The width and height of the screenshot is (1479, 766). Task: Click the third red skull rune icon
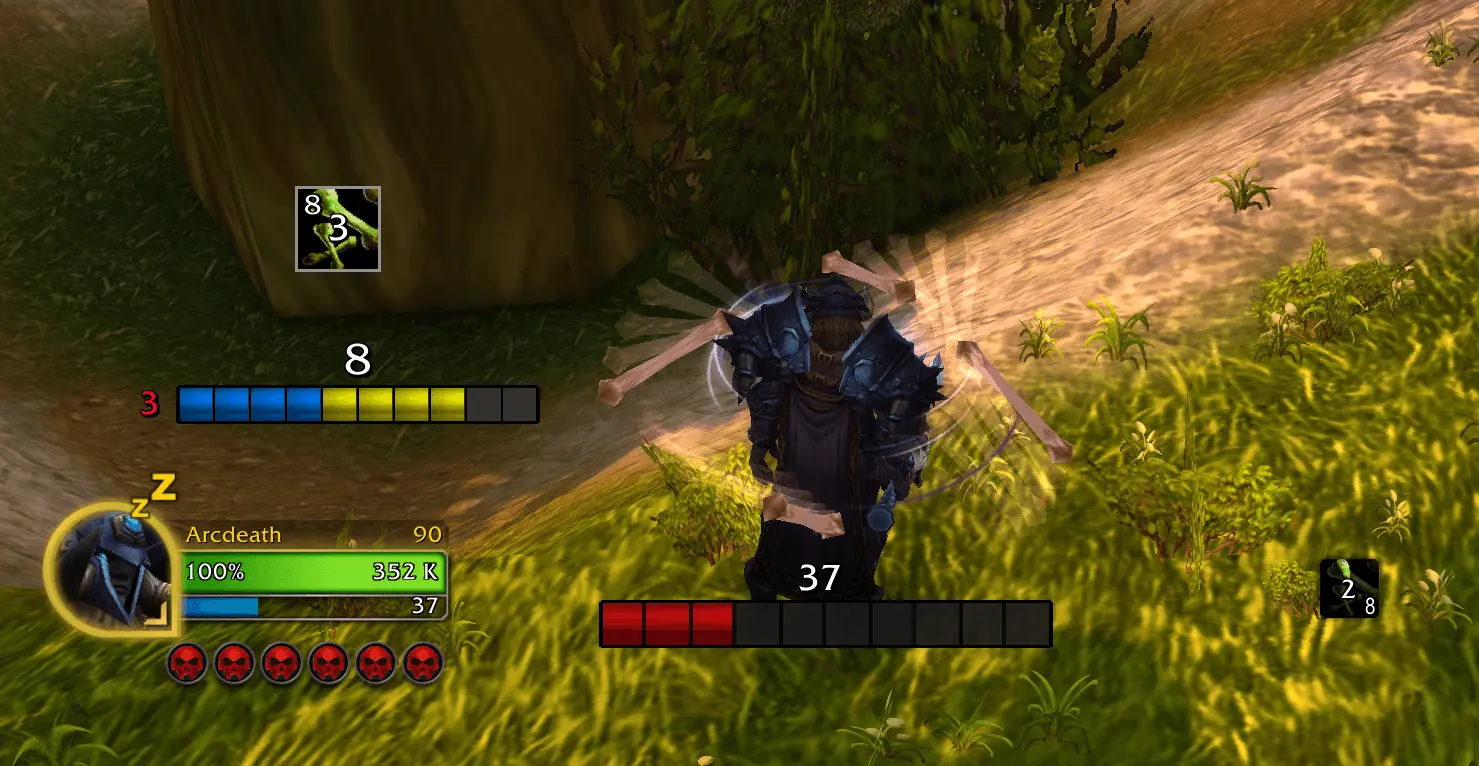coord(284,661)
